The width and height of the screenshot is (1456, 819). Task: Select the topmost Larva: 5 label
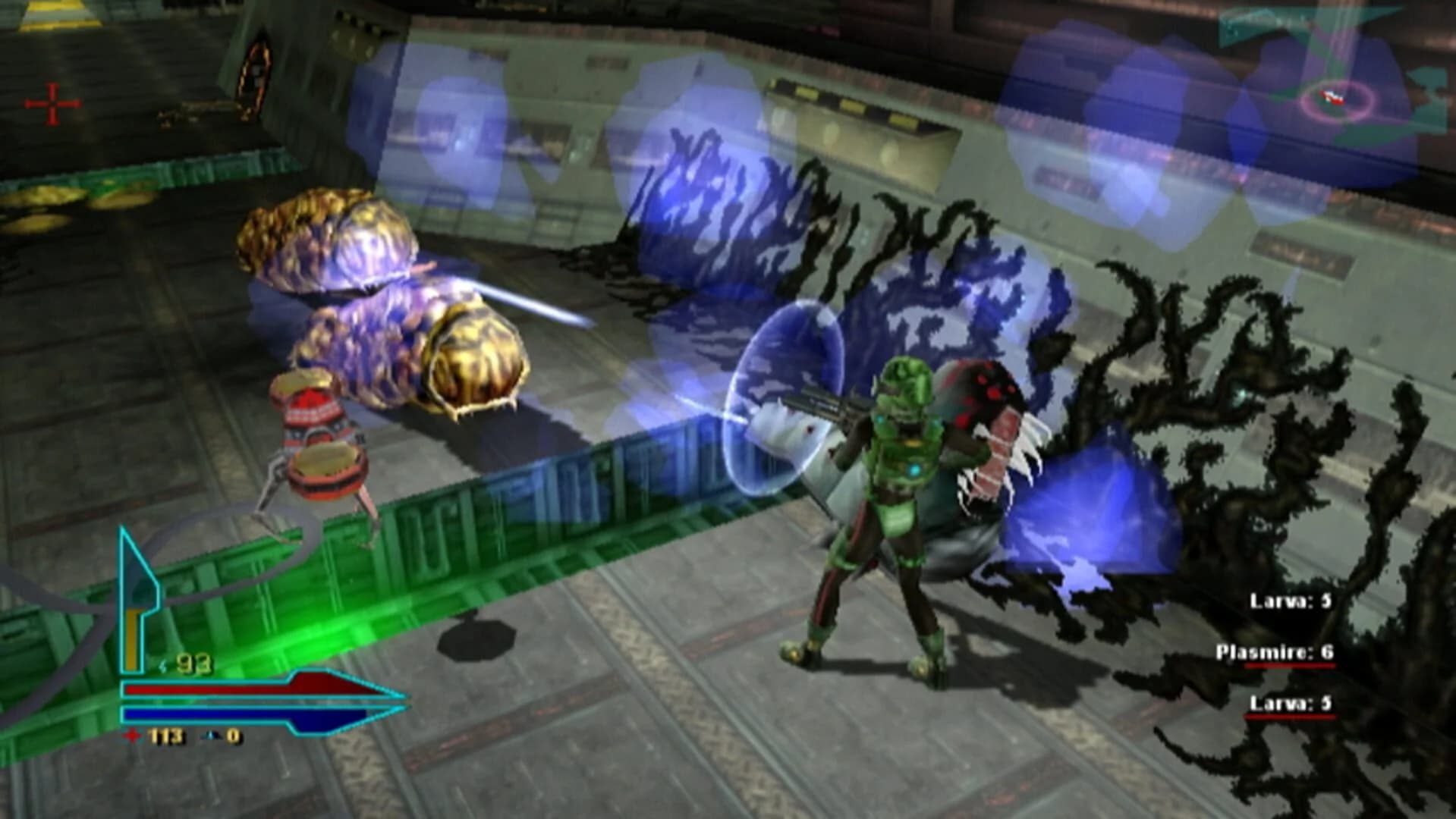pyautogui.click(x=1290, y=601)
